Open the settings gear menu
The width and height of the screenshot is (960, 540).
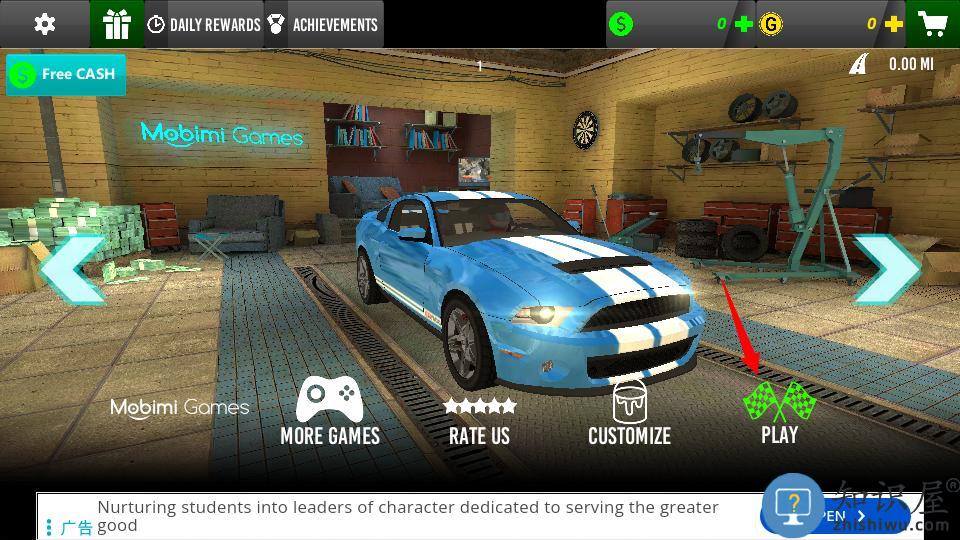click(45, 24)
